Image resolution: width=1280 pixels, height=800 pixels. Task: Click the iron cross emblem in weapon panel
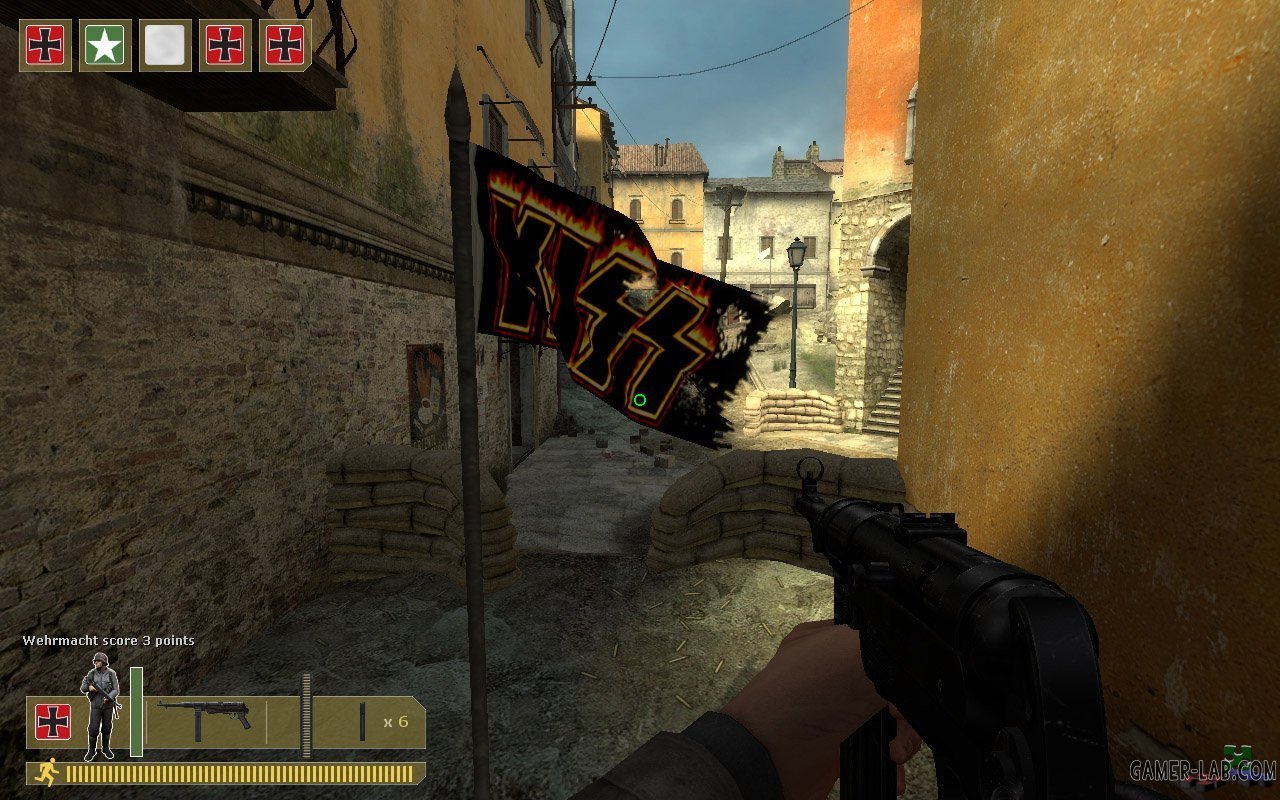coord(53,722)
